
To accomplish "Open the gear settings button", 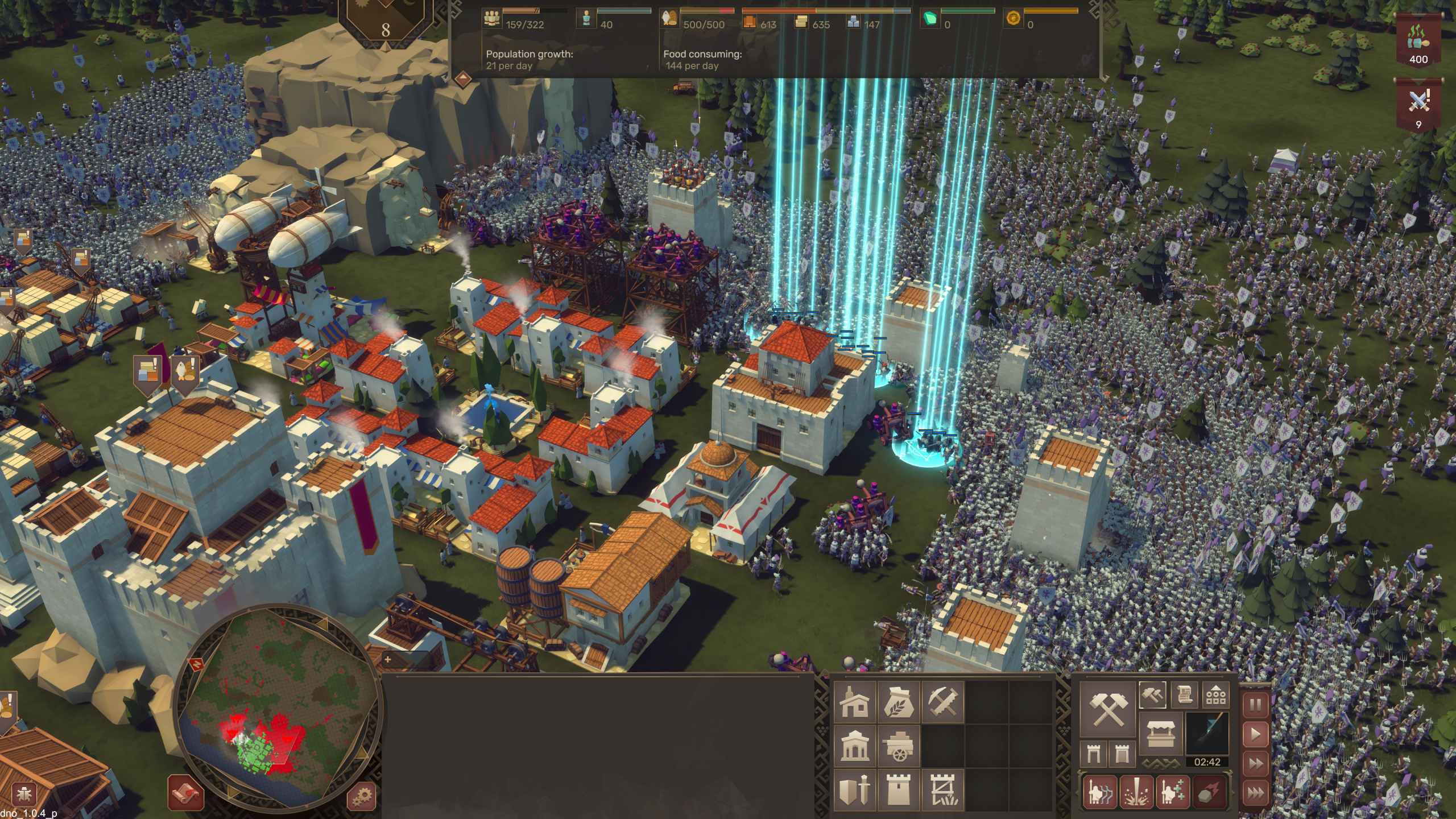I will (x=361, y=795).
